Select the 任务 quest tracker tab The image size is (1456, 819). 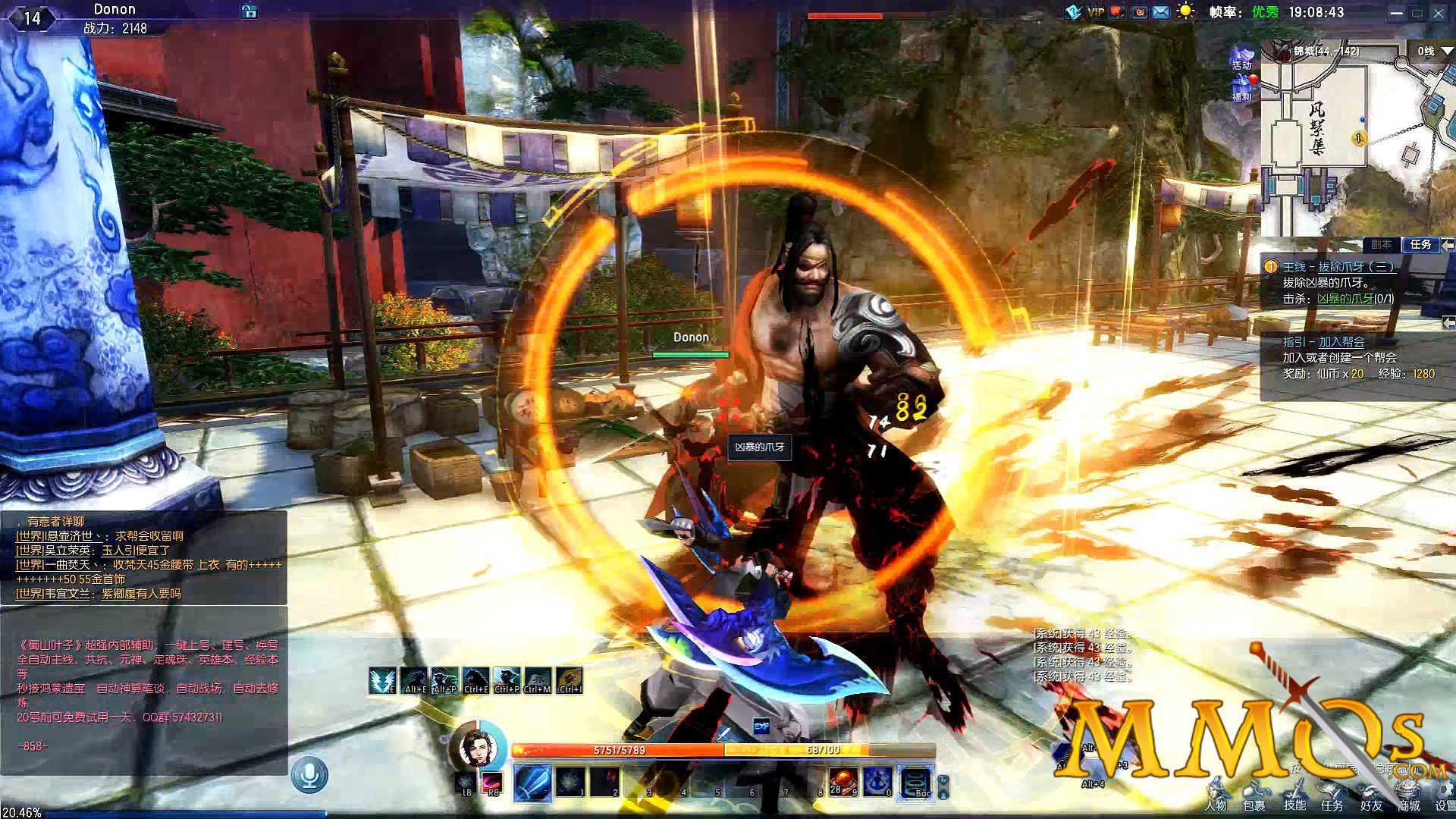pos(1420,244)
